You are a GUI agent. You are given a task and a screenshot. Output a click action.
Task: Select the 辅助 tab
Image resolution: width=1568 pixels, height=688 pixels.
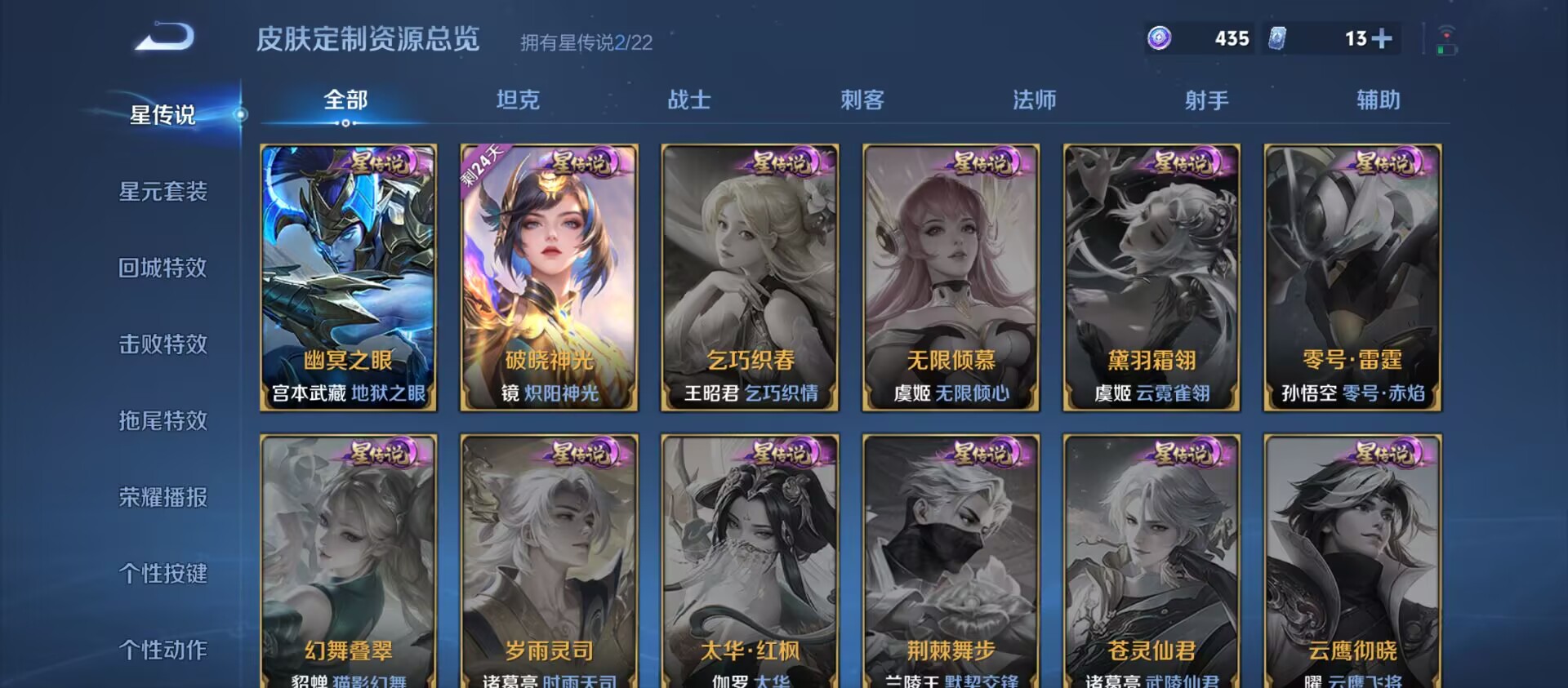pyautogui.click(x=1378, y=100)
